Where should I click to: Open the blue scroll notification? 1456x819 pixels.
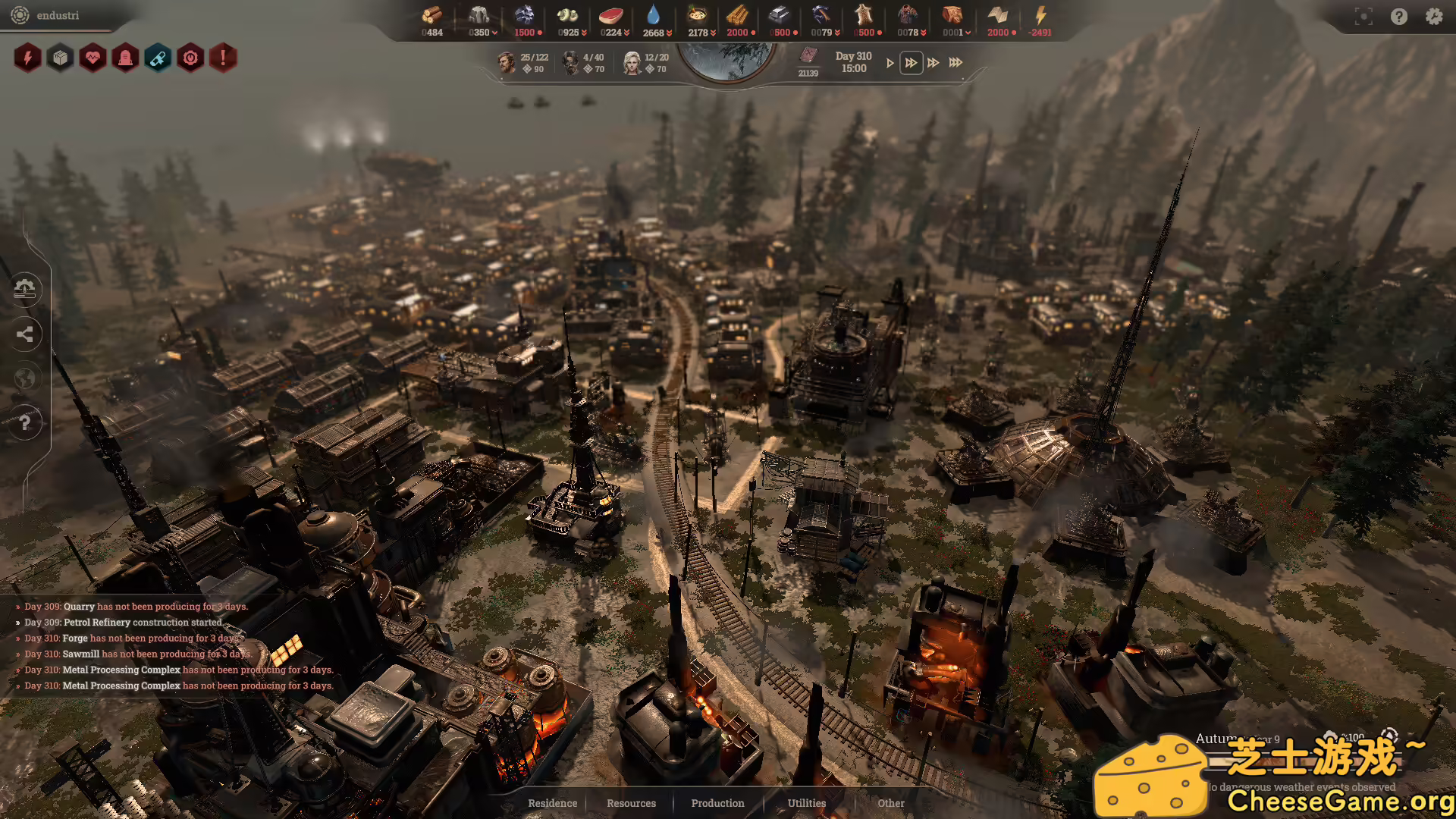tap(158, 58)
